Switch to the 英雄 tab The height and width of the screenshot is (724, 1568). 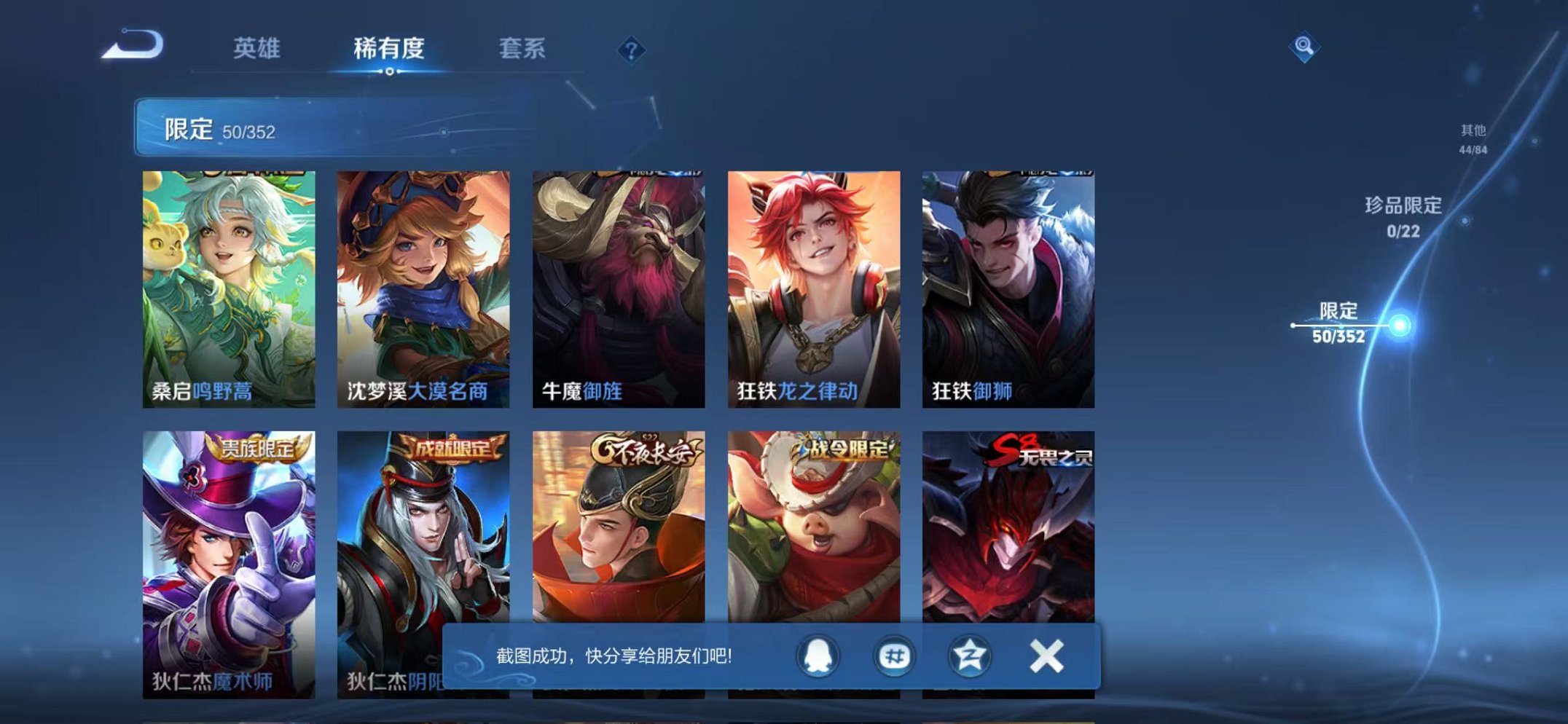coord(259,46)
